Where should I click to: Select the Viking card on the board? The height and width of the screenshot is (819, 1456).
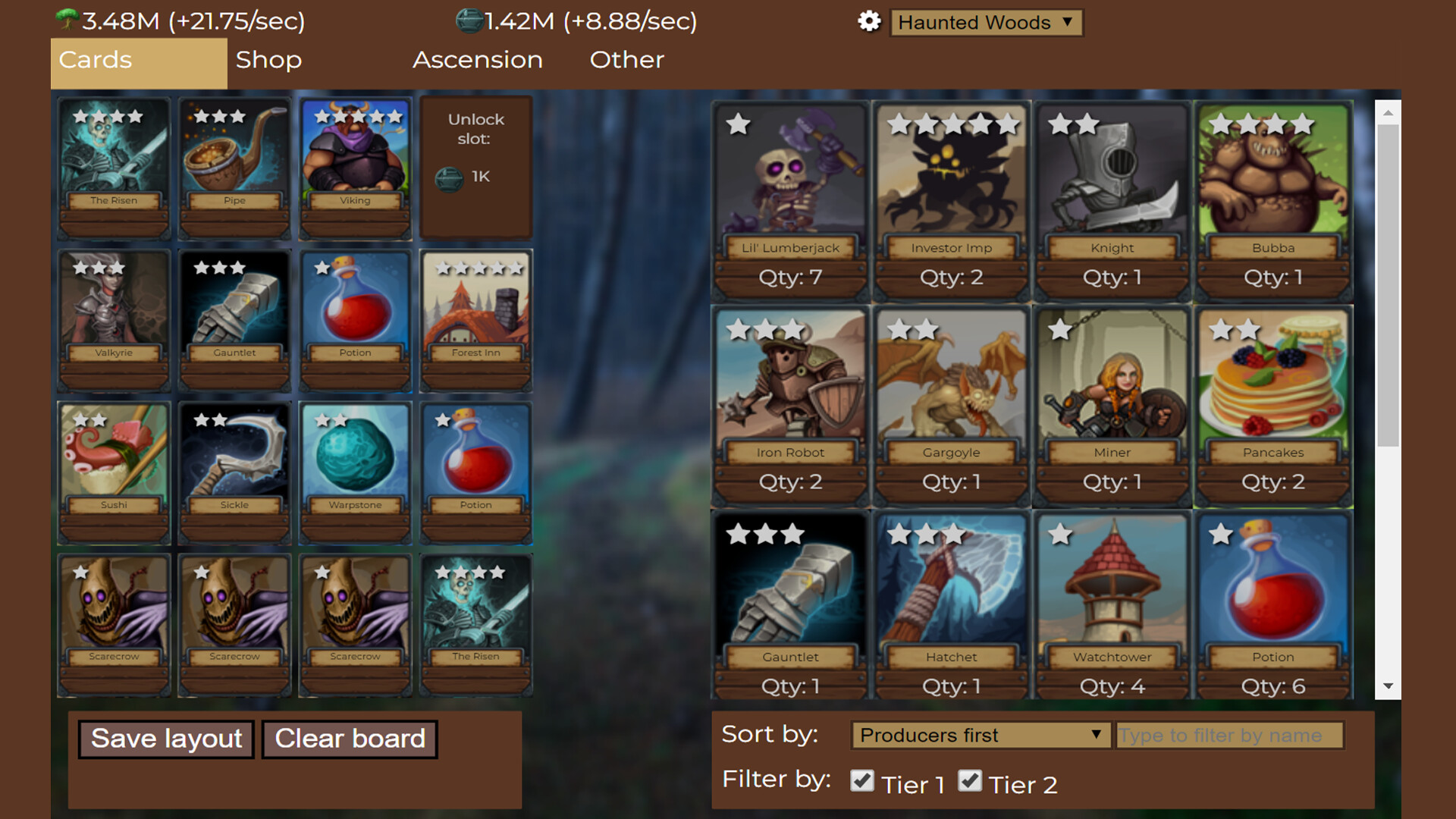[x=354, y=163]
